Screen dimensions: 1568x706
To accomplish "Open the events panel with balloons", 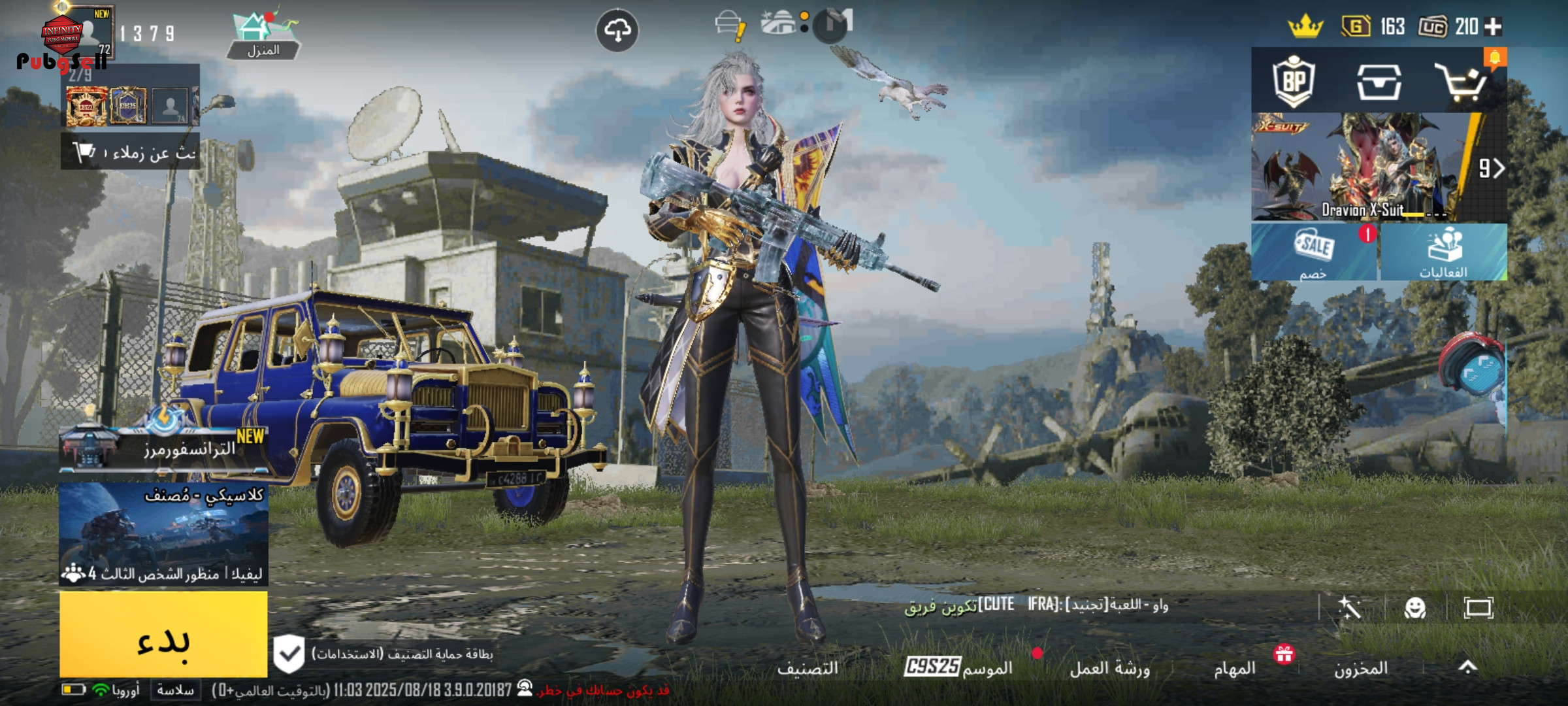I will click(1443, 253).
